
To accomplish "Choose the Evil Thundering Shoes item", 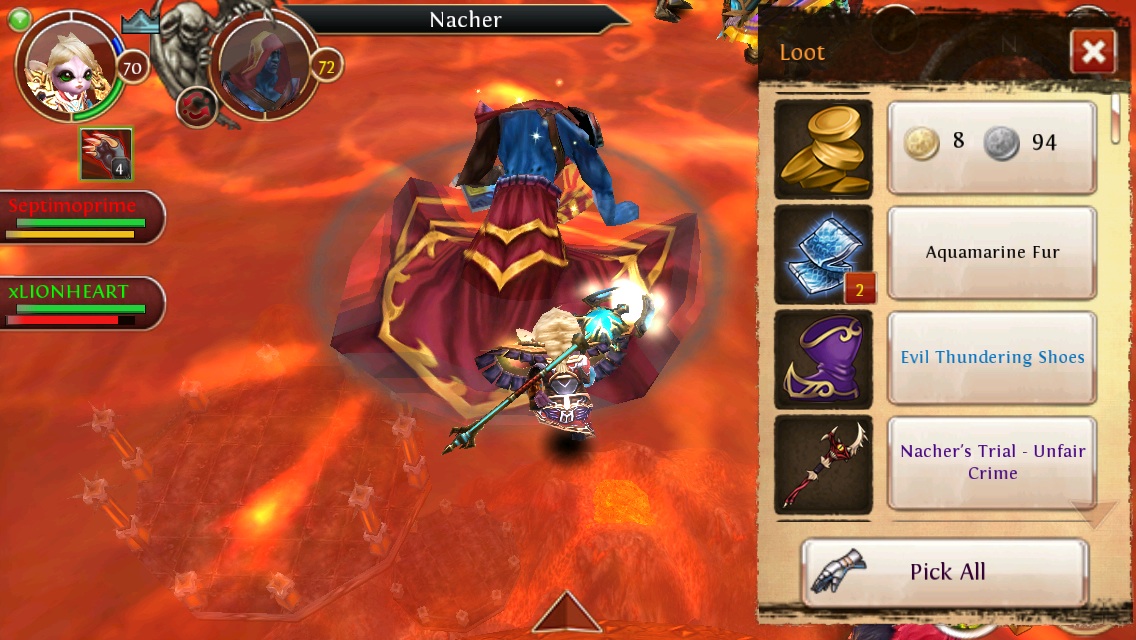I will (x=991, y=358).
